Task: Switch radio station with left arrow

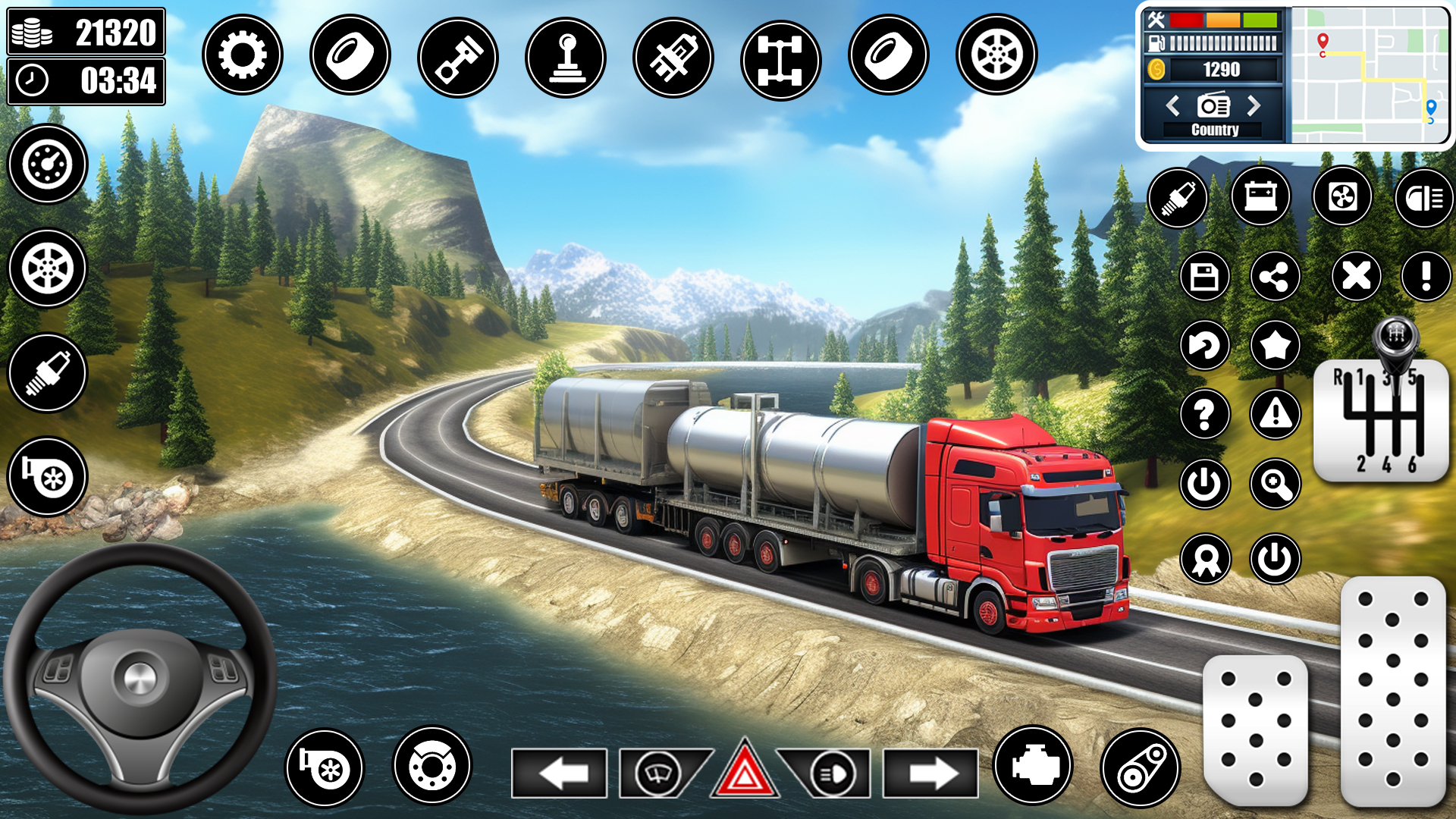Action: point(1172,107)
